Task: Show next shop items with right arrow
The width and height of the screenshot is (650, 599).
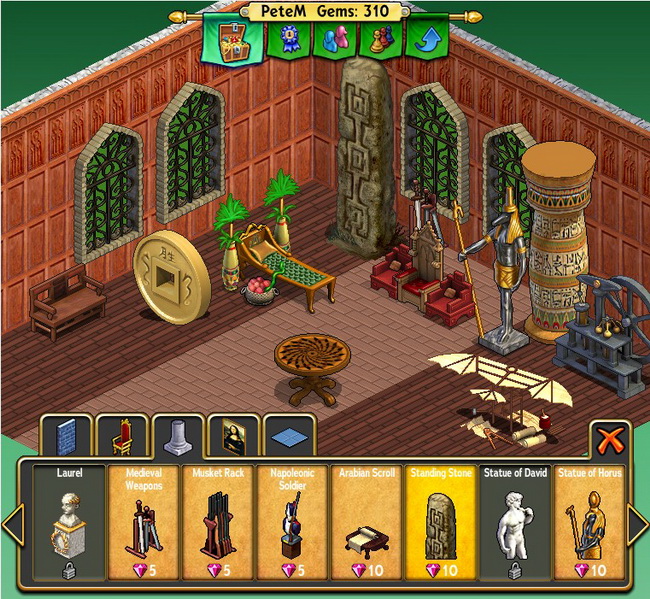Action: pos(636,523)
